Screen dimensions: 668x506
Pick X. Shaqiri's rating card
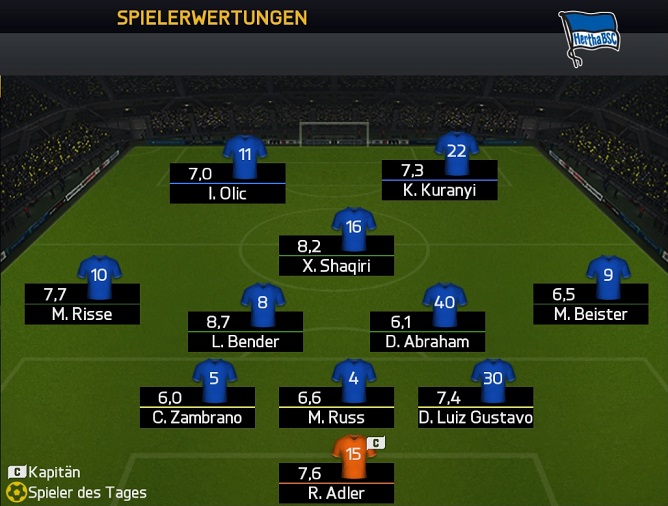[x=336, y=255]
